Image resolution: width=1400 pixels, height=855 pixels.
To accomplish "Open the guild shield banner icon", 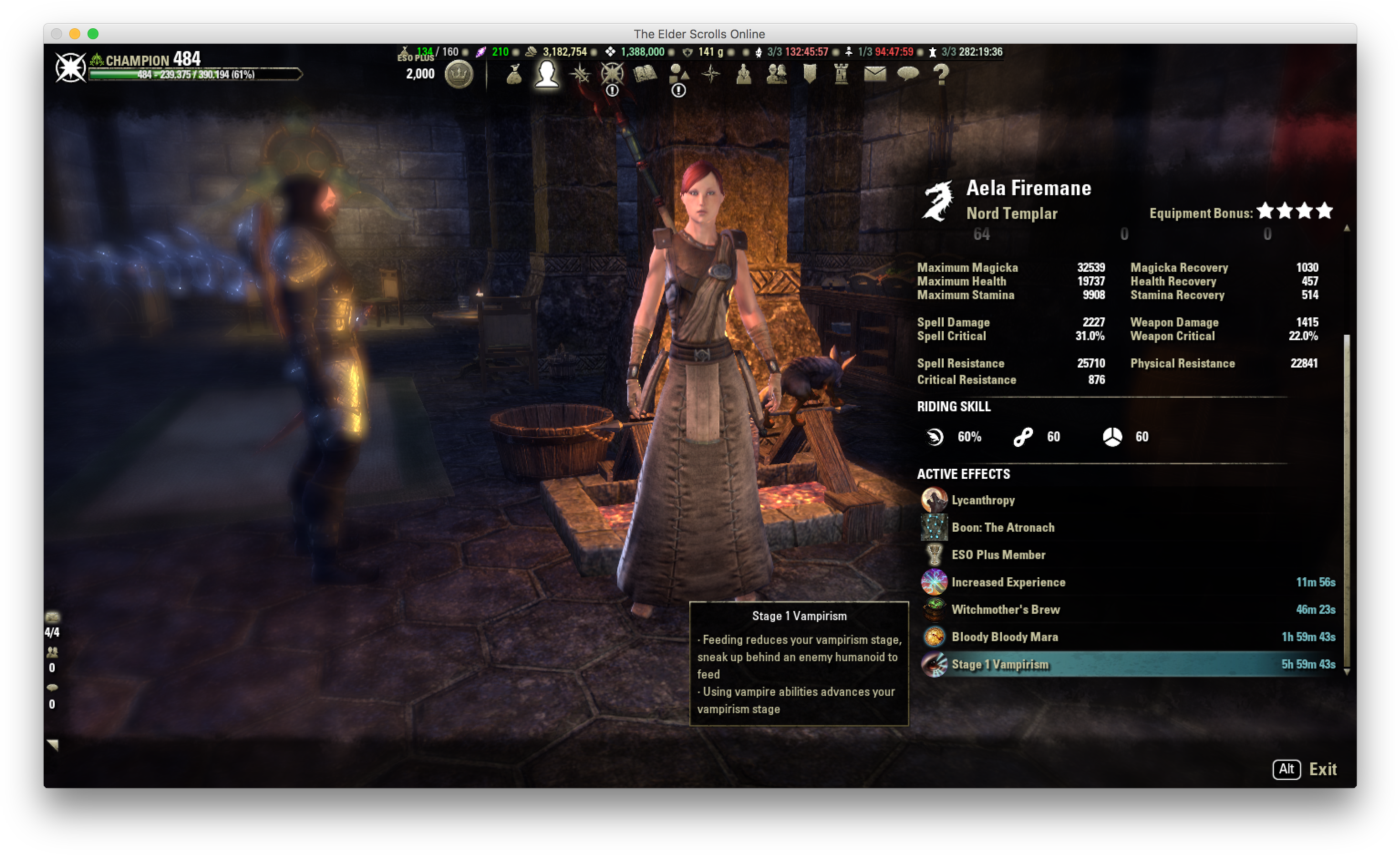I will point(809,74).
